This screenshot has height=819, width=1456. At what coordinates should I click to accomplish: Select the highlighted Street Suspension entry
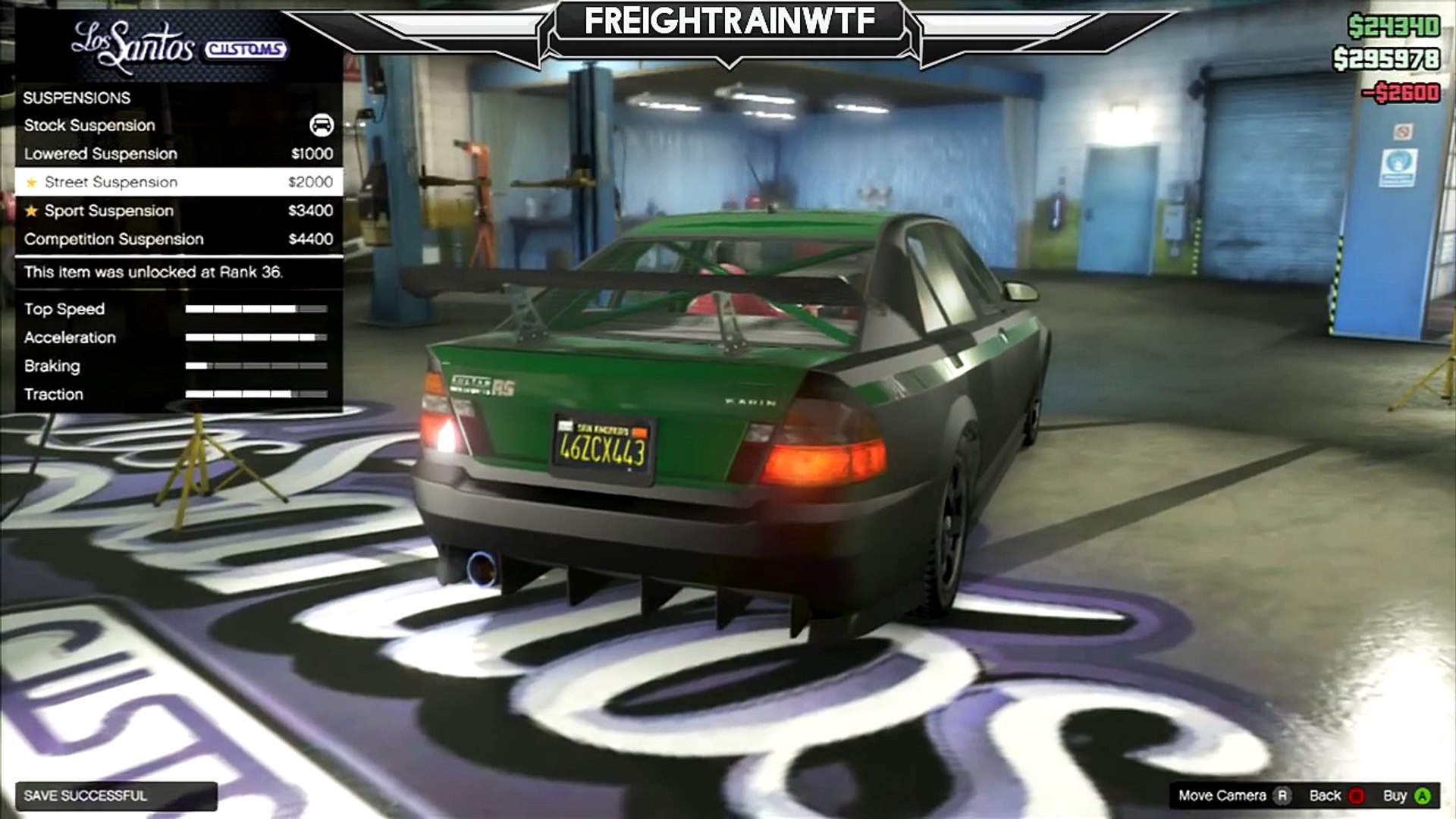point(178,182)
